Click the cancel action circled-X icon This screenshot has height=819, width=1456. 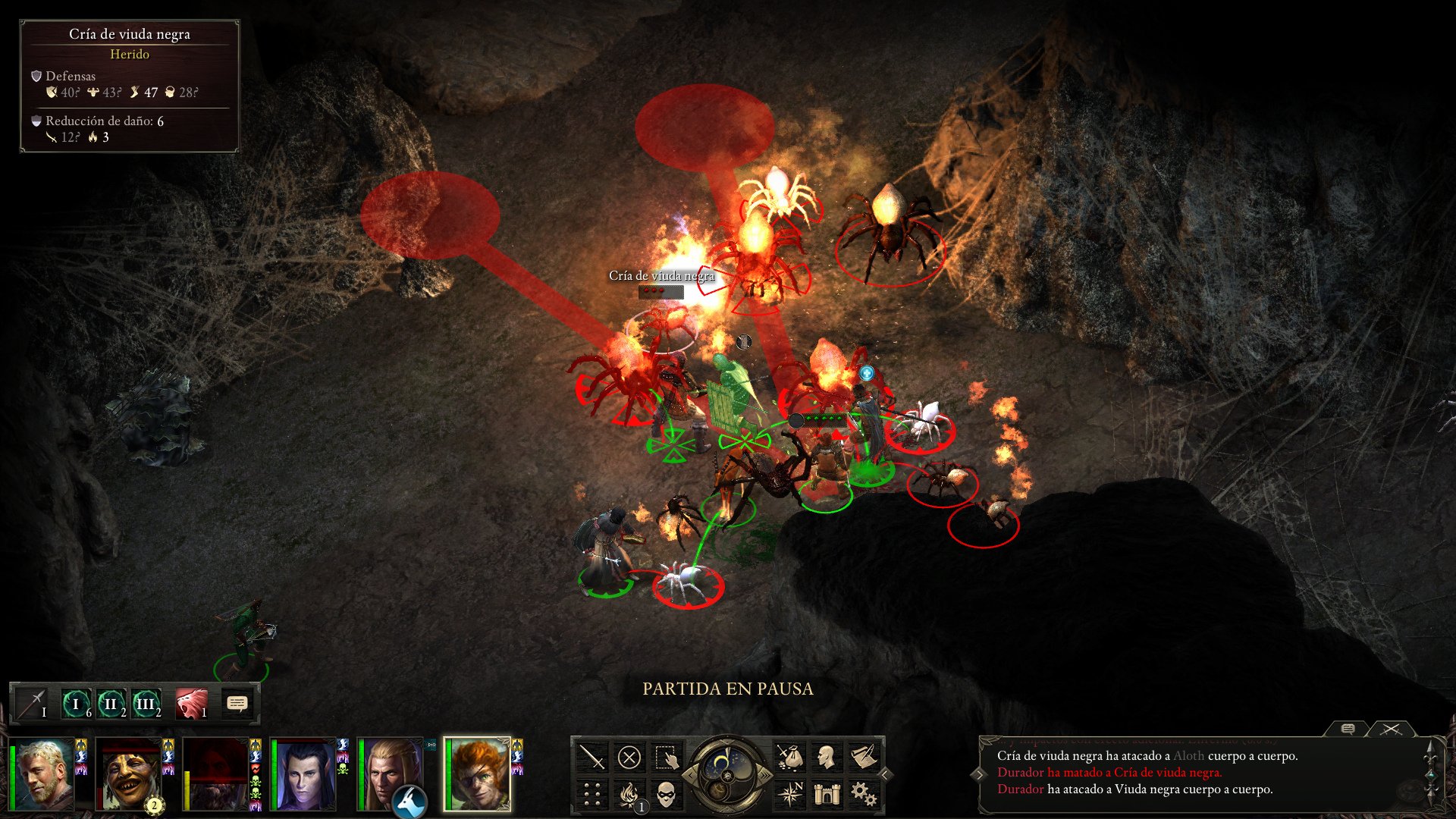pos(629,756)
